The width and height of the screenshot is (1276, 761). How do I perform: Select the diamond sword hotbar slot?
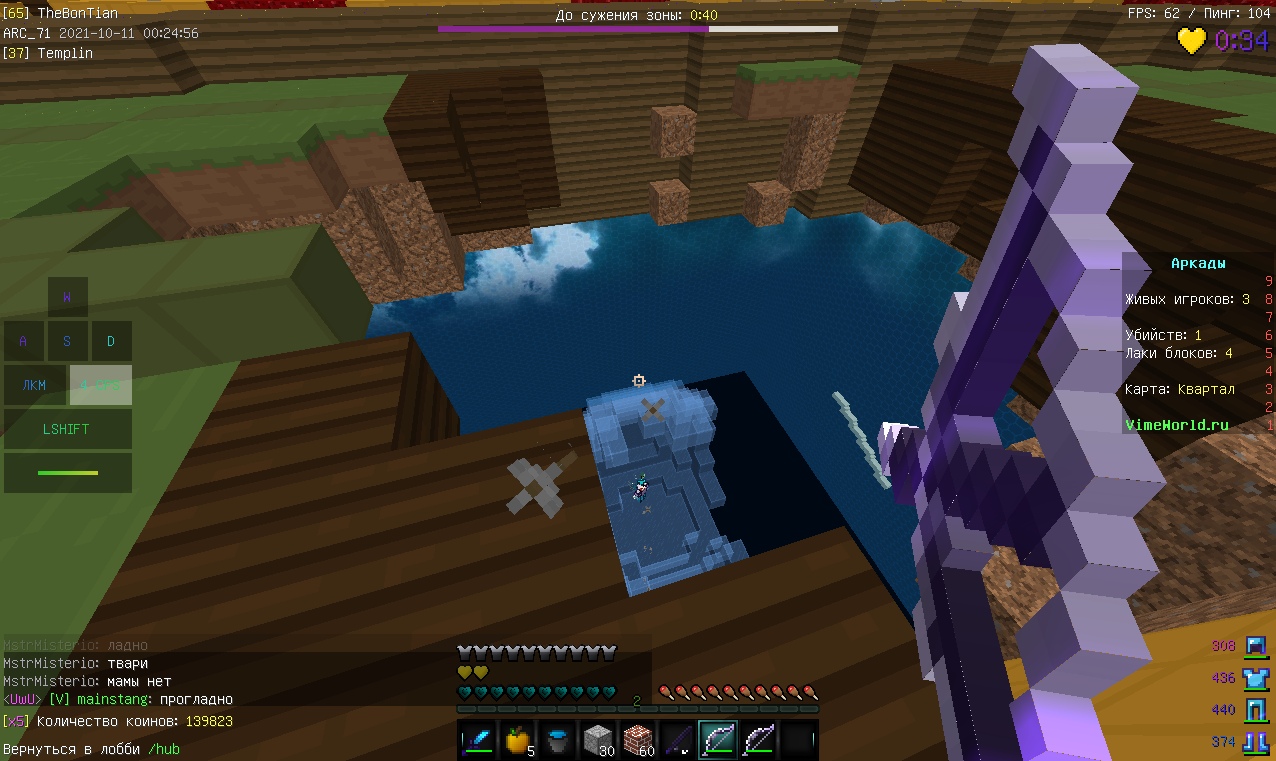(x=477, y=740)
